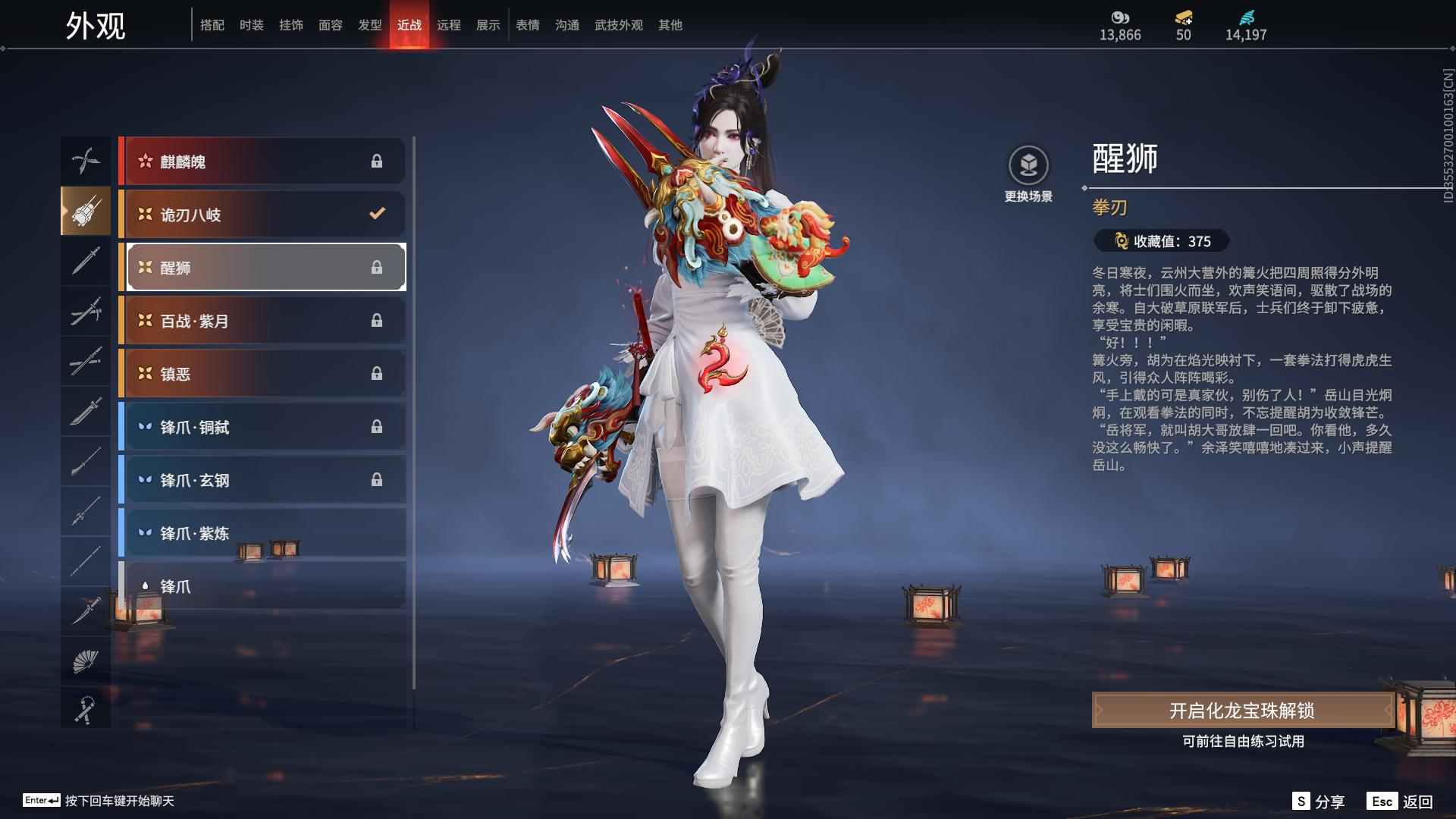Select the 镇恶 weapon skin in the list
The image size is (1456, 819).
pyautogui.click(x=250, y=373)
